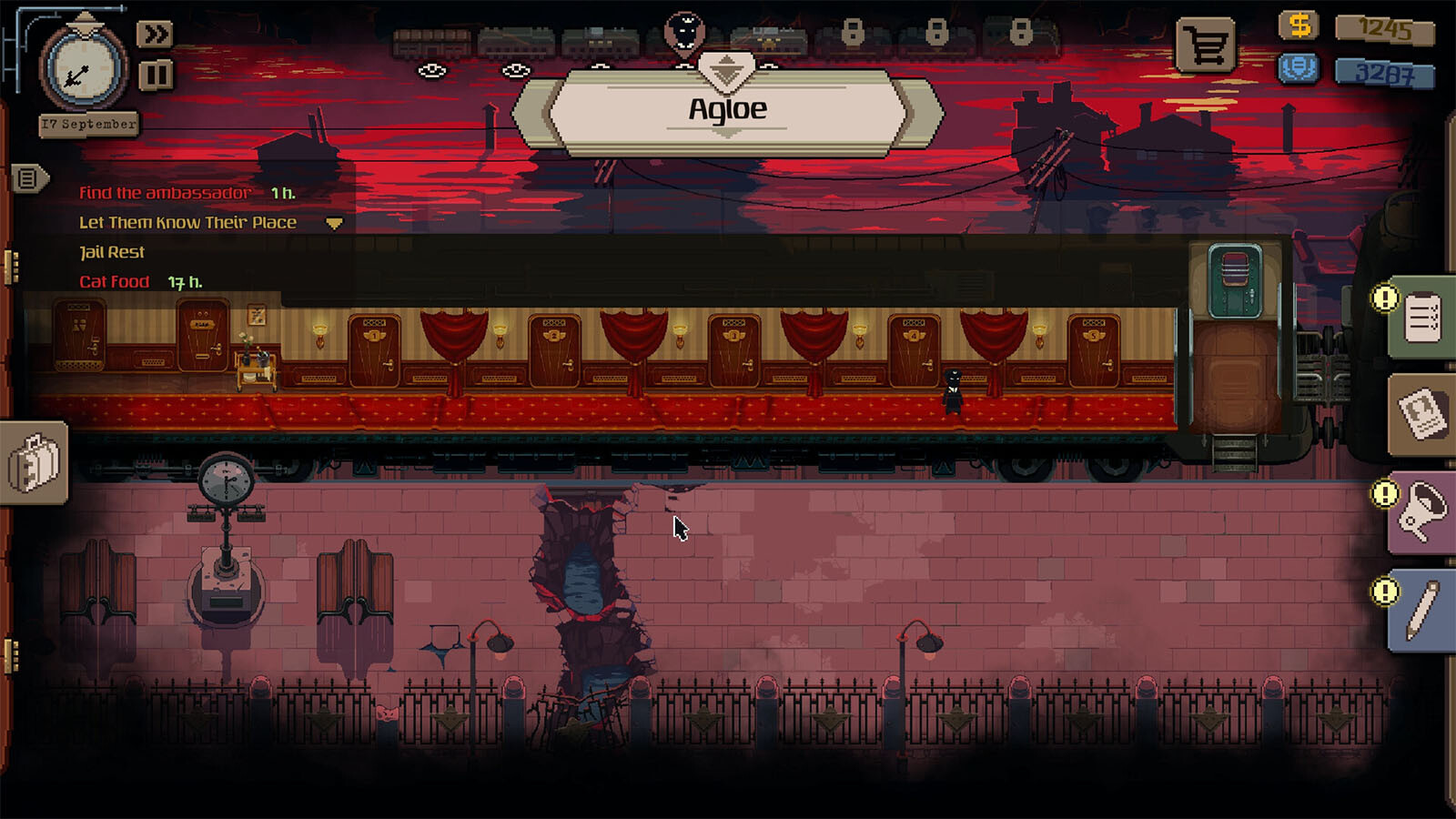1456x819 pixels.
Task: Click the conductor location marker
Action: tap(684, 33)
